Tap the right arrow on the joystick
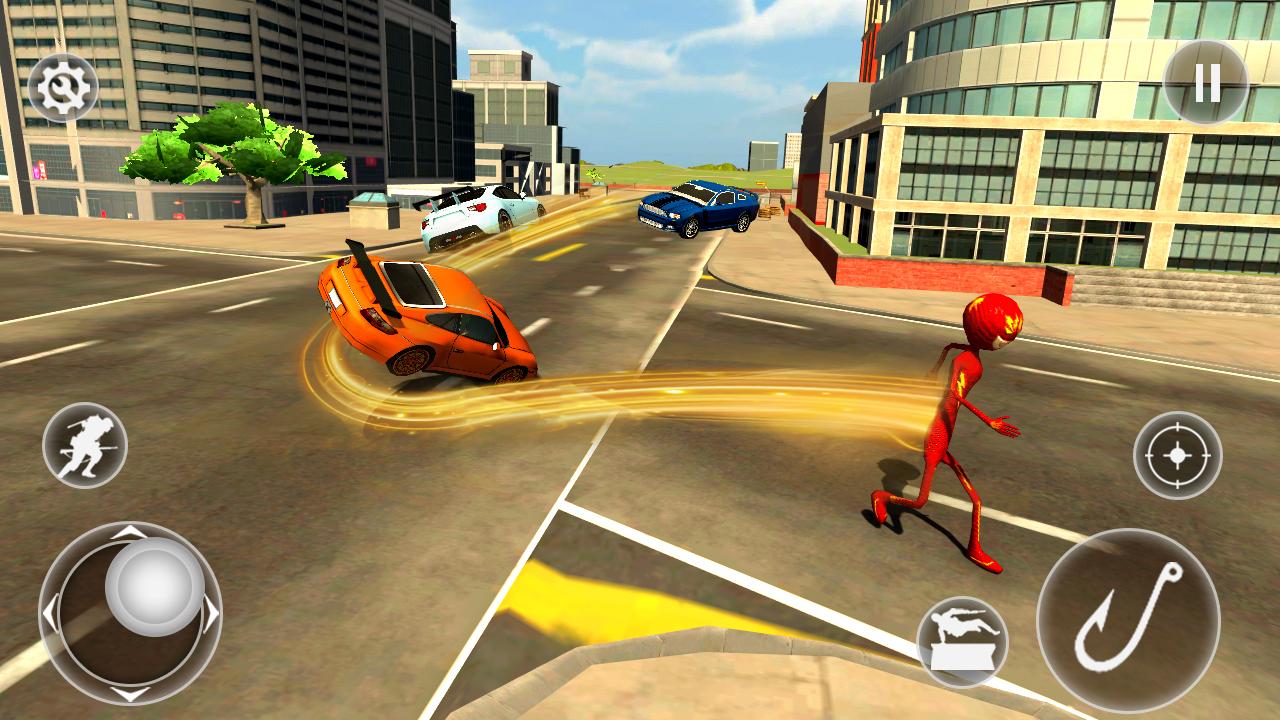The image size is (1280, 720). [x=209, y=614]
